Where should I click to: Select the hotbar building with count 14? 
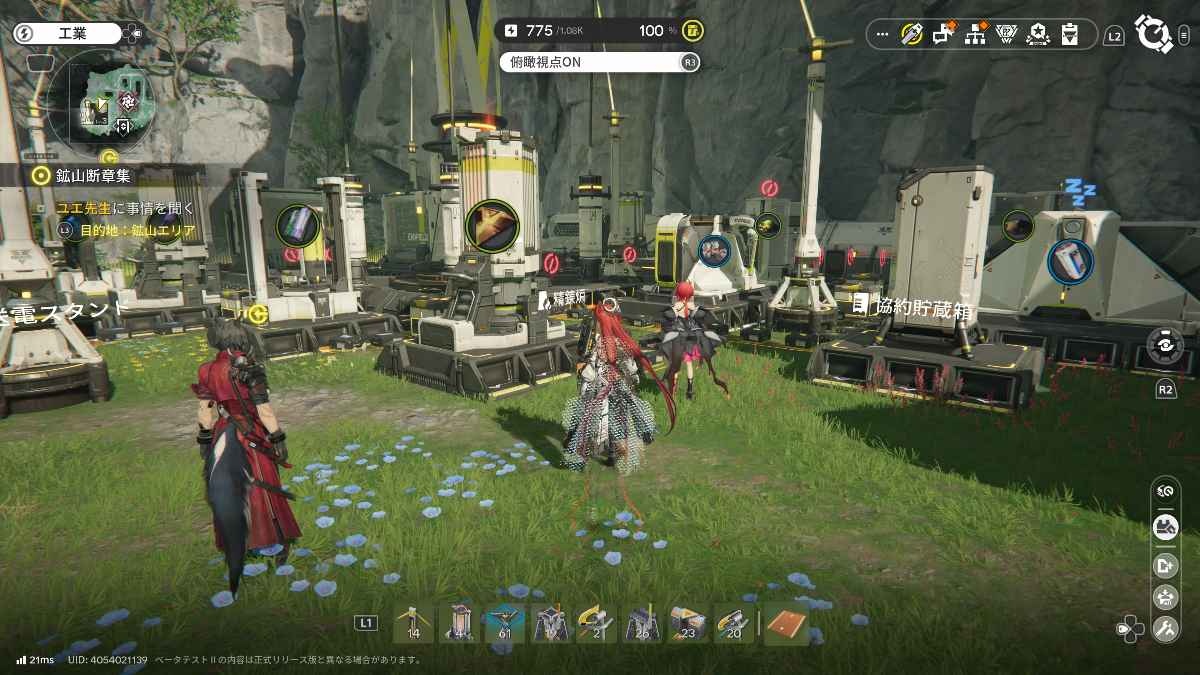[x=413, y=623]
